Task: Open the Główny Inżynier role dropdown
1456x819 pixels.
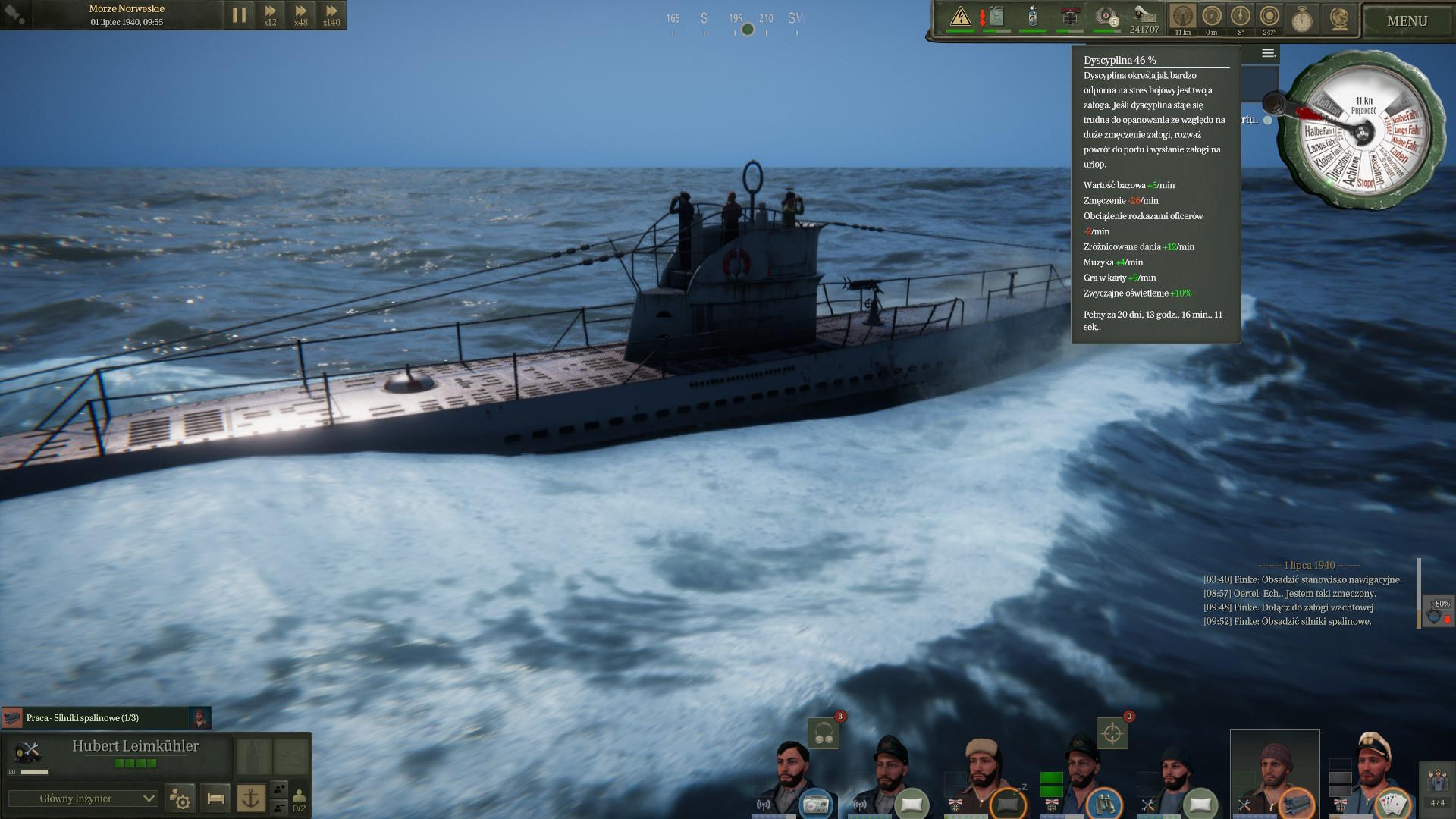Action: (x=83, y=799)
